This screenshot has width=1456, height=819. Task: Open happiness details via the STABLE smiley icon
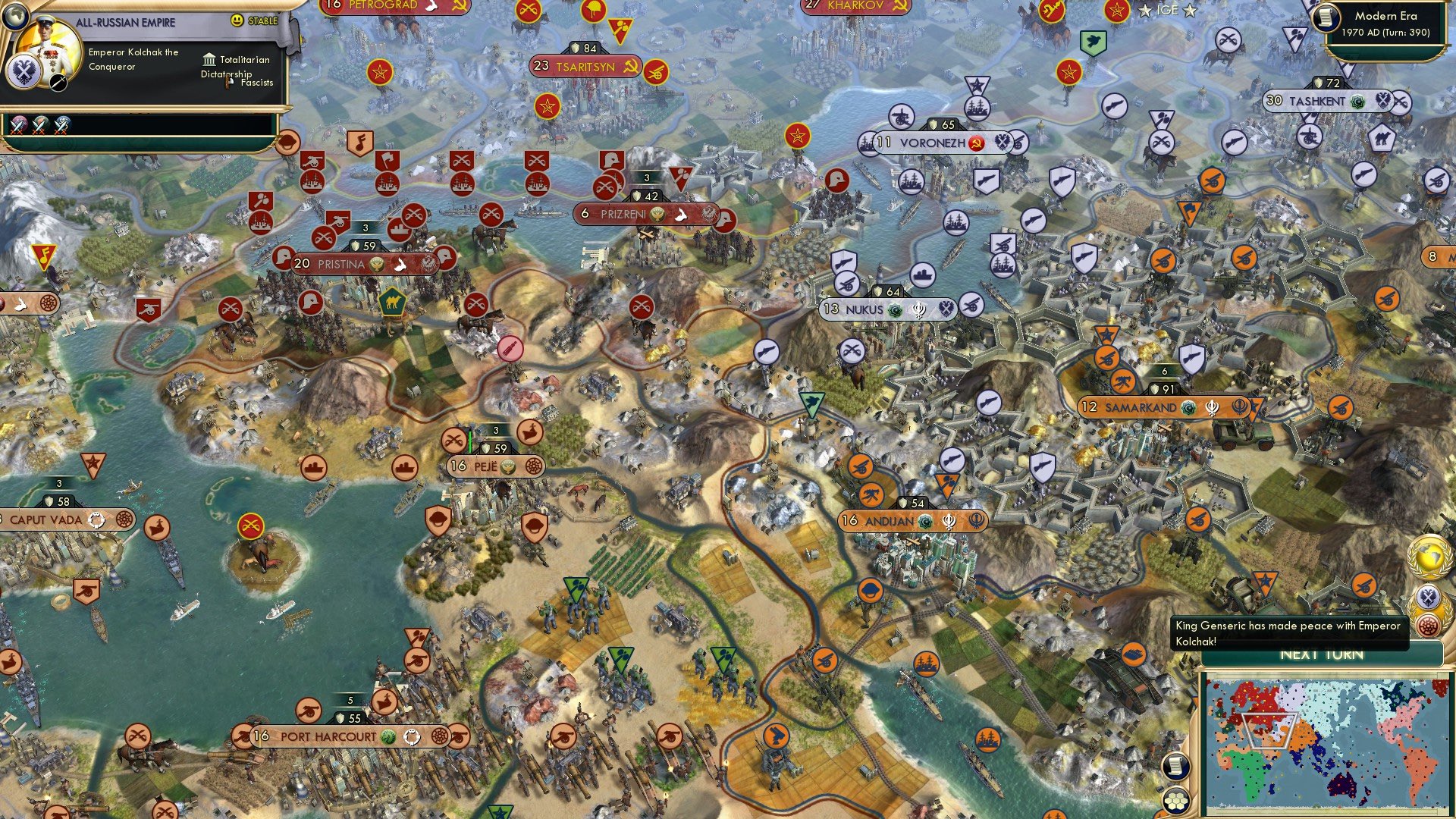(x=237, y=20)
